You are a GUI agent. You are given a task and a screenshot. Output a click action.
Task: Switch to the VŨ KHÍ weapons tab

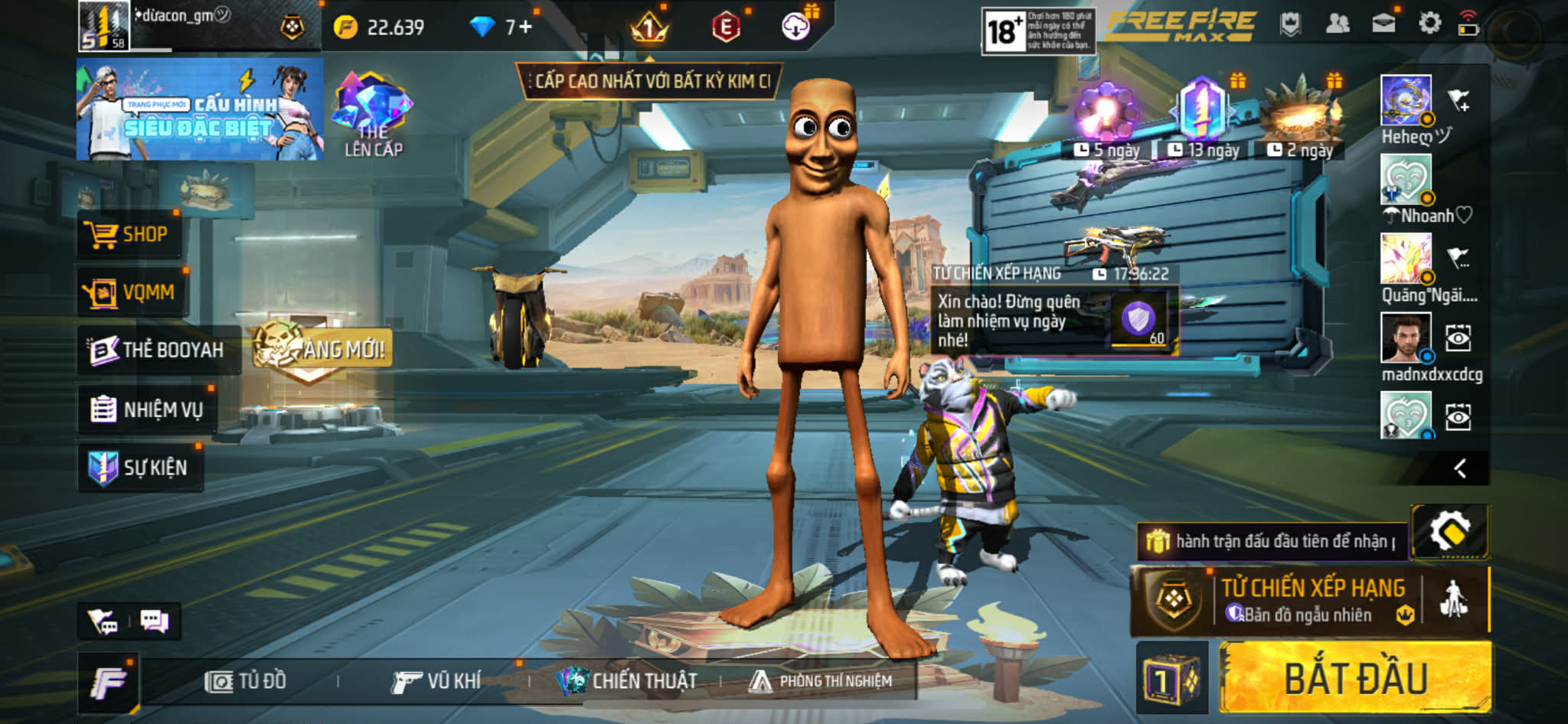[436, 680]
